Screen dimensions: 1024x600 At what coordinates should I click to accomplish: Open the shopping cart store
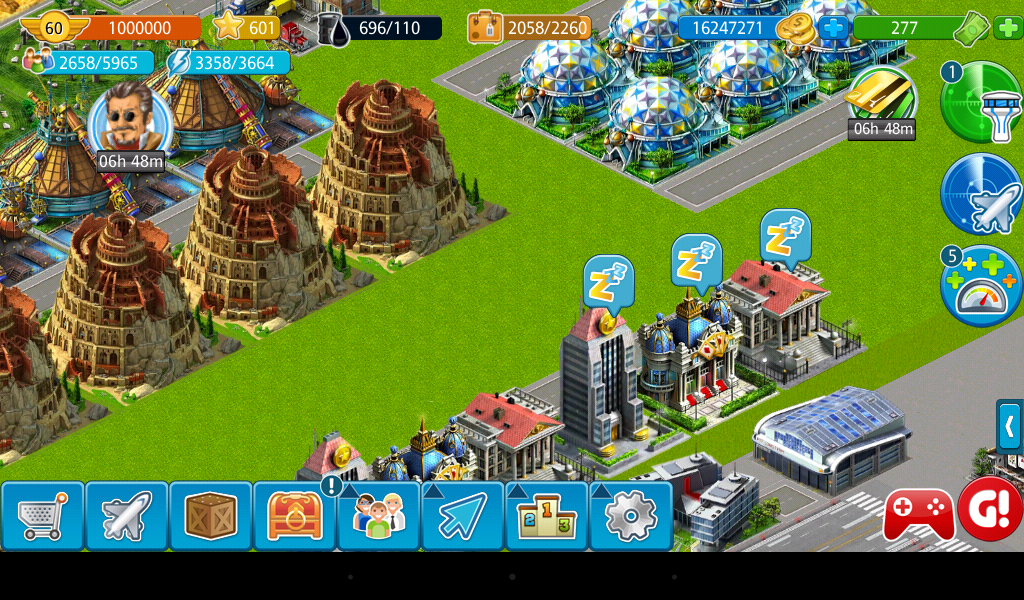coord(42,516)
